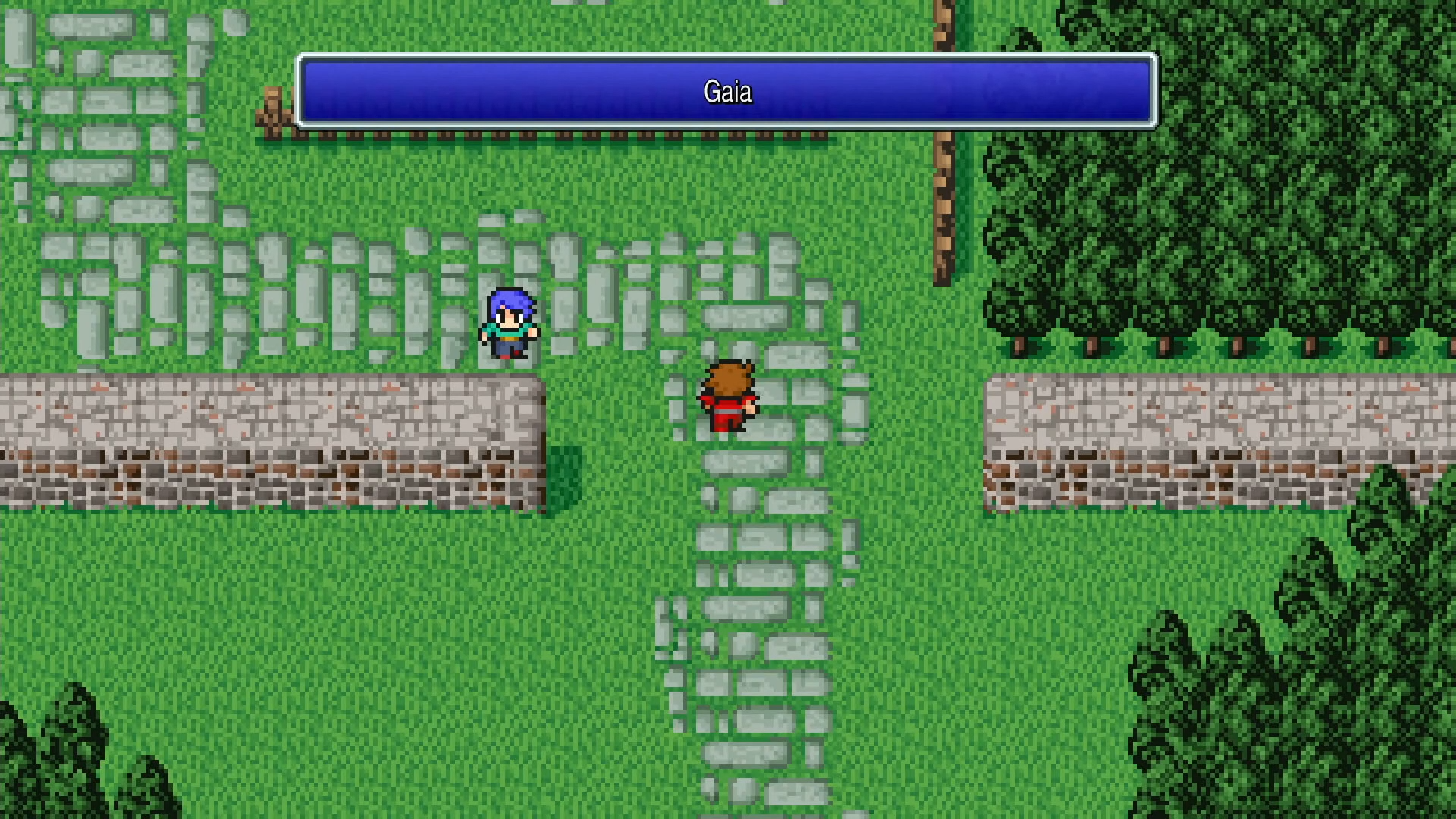Image resolution: width=1456 pixels, height=819 pixels.
Task: Select the blue-haired character sprite
Action: coord(510,322)
